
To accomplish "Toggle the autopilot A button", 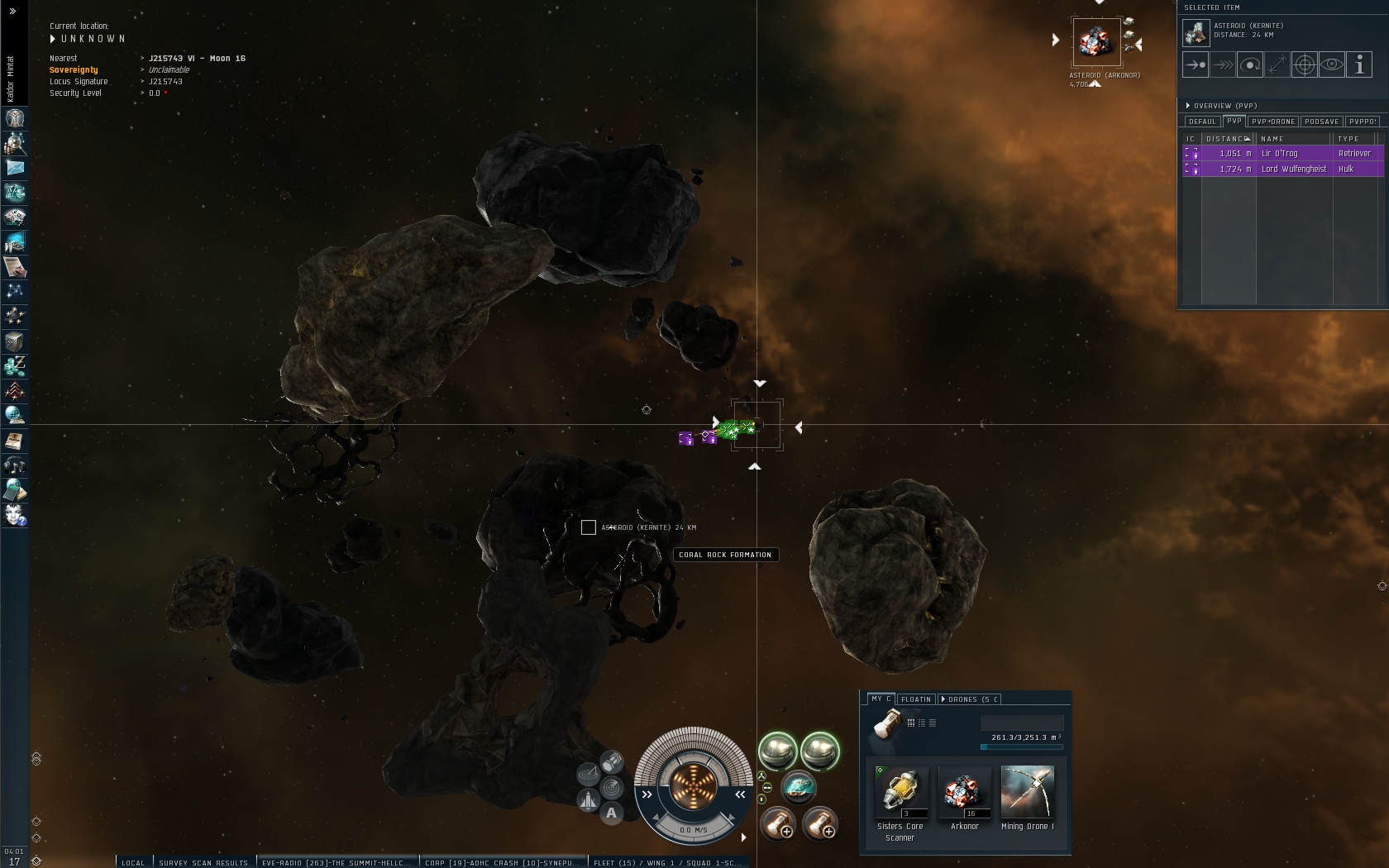I will click(x=611, y=813).
